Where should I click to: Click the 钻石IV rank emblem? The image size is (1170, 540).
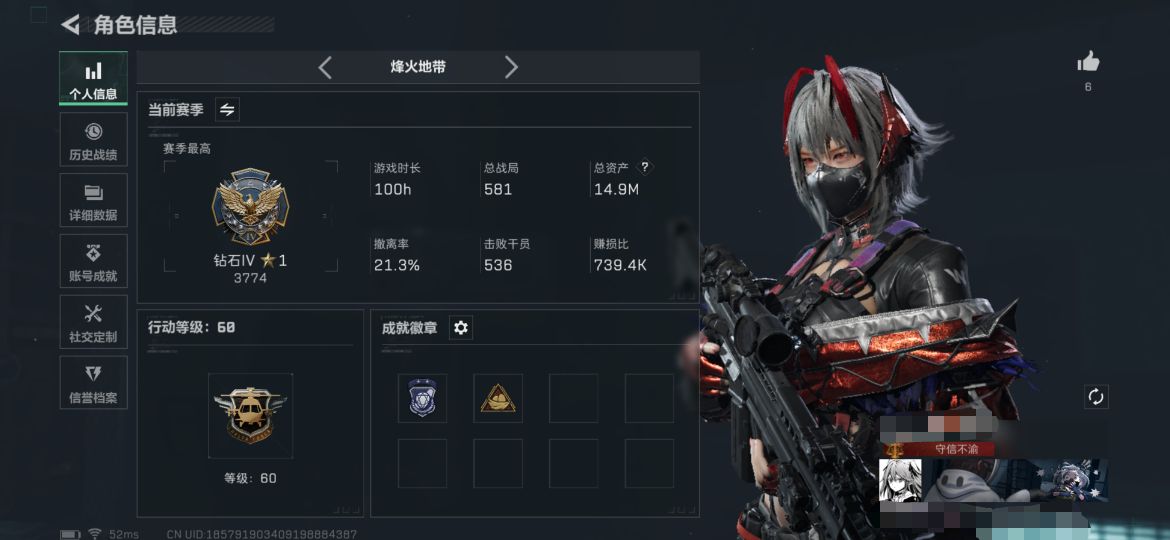[250, 206]
